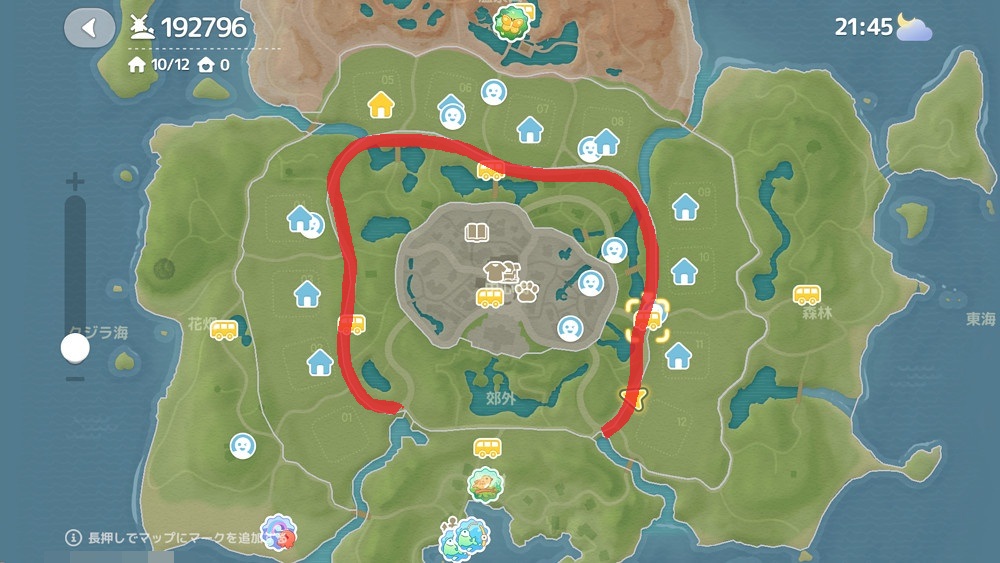Viewport: 1000px width, 563px height.
Task: Select the blue house marker on plot 07
Action: 529,128
